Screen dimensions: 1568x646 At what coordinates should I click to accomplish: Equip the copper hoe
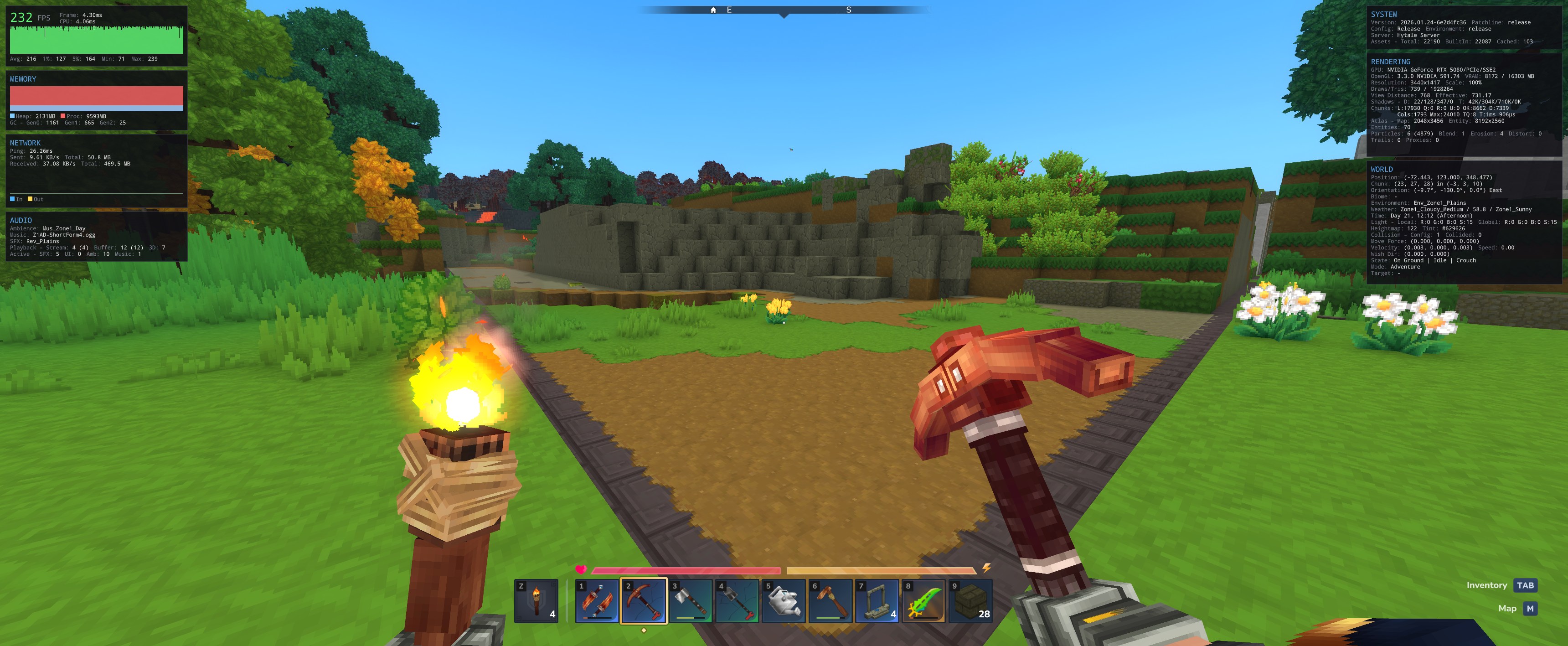[x=830, y=600]
